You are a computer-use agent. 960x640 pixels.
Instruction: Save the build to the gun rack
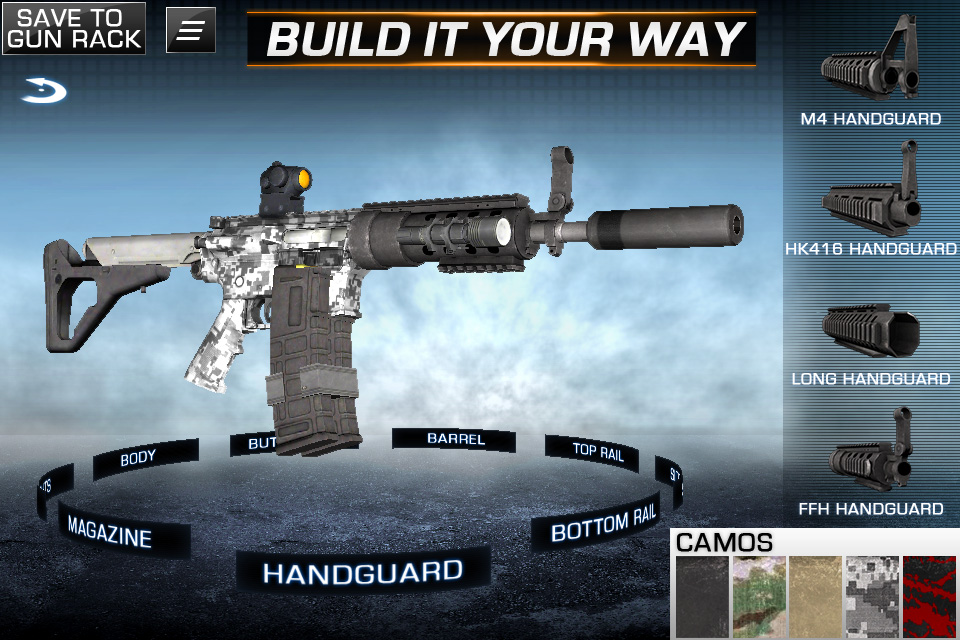tap(73, 28)
